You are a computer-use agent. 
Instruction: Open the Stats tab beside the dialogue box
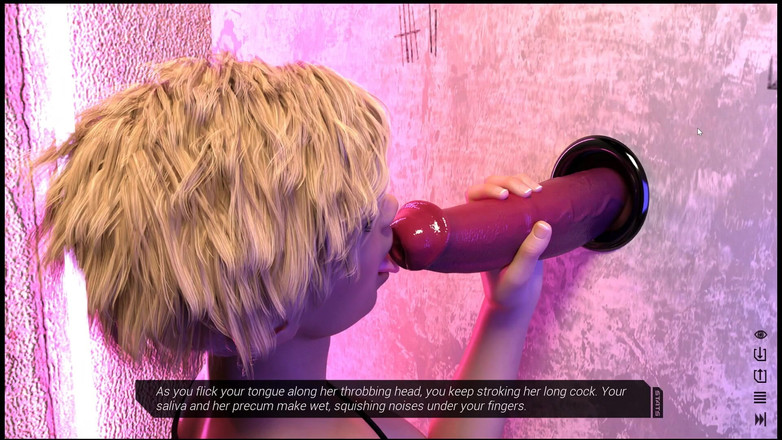point(657,402)
